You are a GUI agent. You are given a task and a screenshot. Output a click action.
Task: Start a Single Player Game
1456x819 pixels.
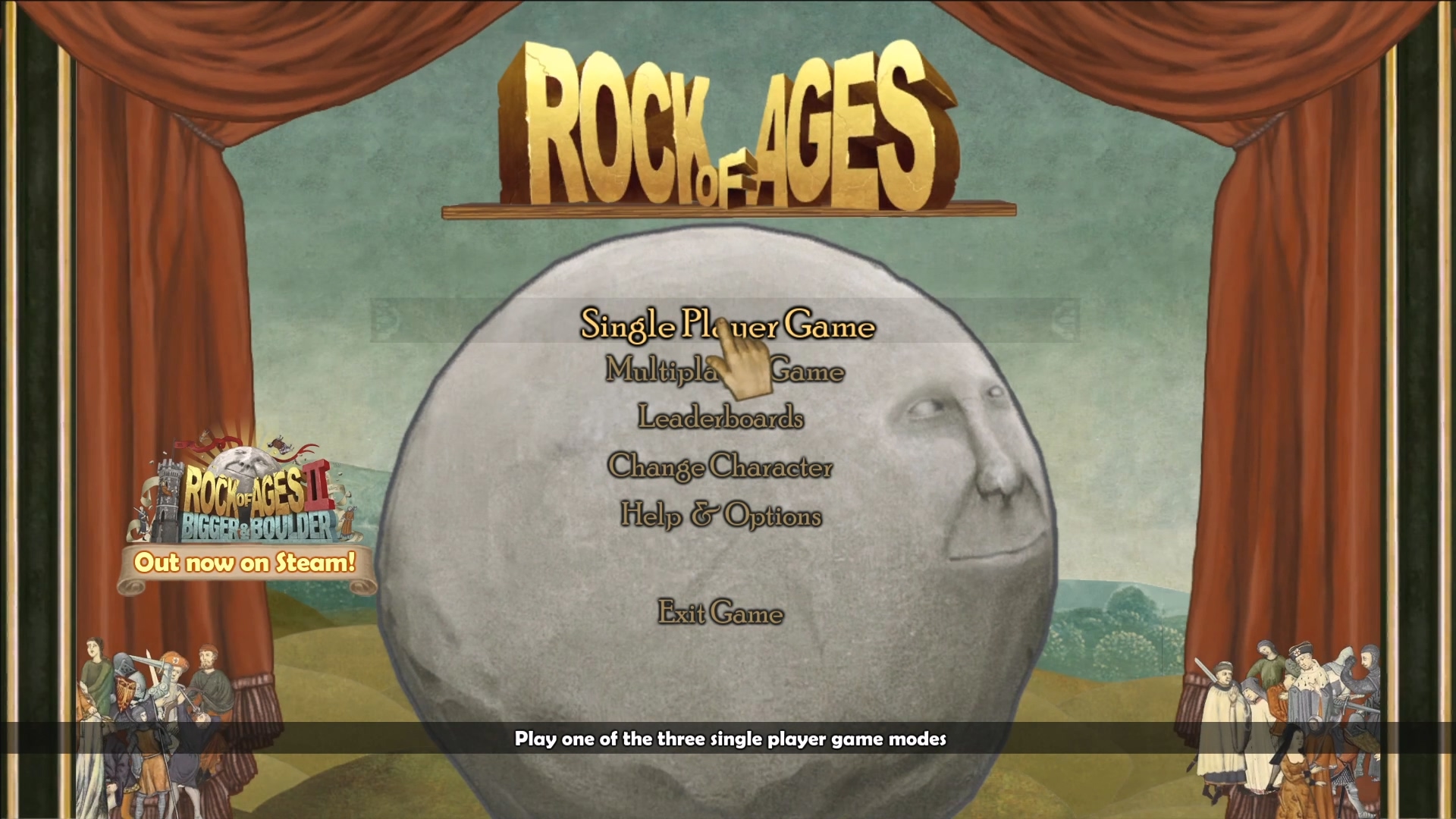[x=726, y=325]
